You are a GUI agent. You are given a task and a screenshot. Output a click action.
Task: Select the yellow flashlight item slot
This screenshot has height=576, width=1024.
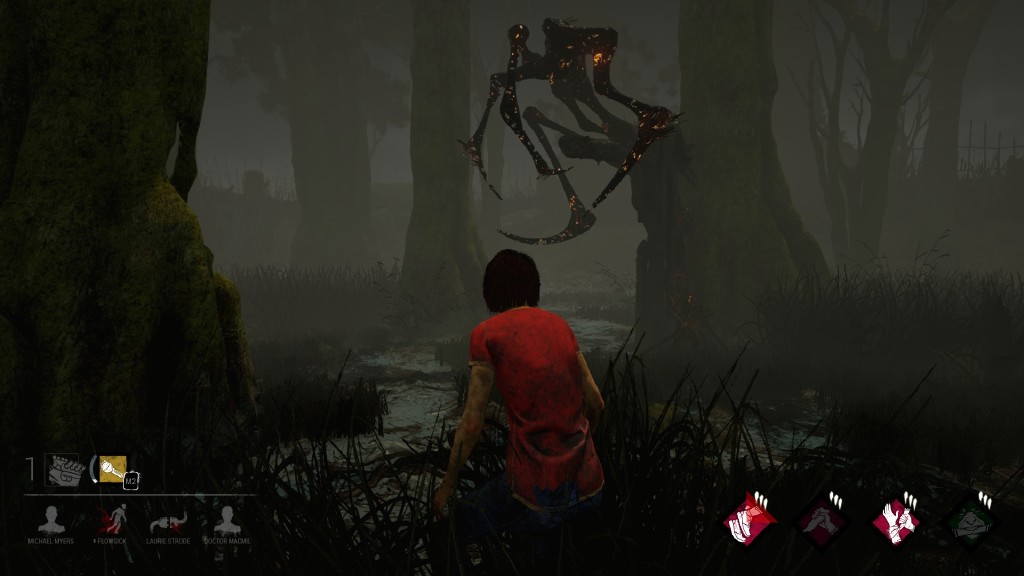click(112, 468)
